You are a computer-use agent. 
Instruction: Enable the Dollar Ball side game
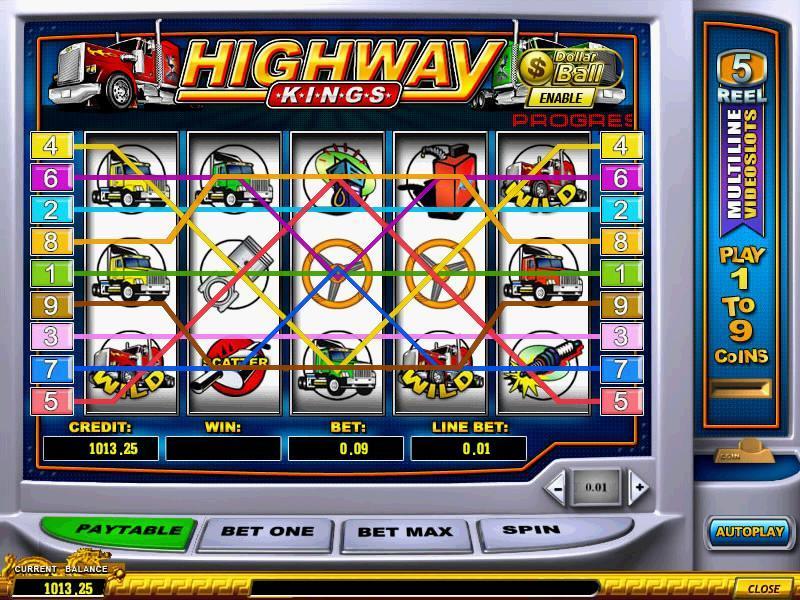(560, 98)
